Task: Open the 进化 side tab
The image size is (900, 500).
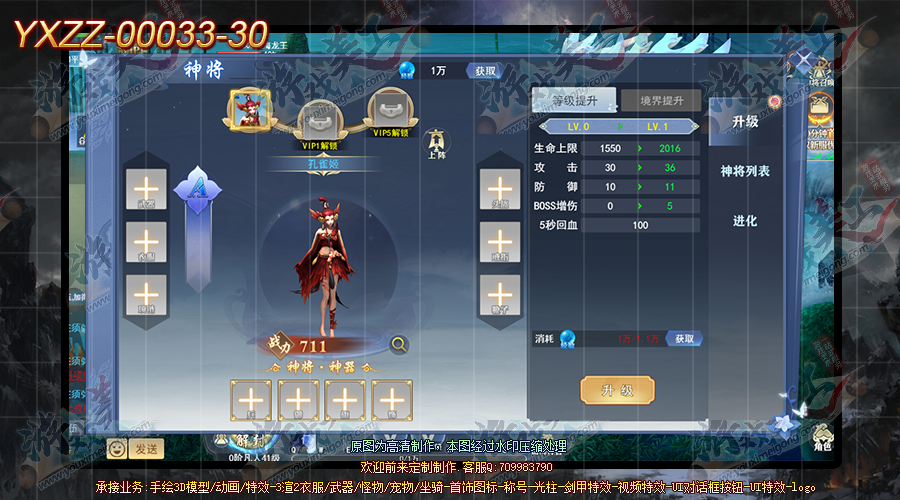Action: coord(745,221)
